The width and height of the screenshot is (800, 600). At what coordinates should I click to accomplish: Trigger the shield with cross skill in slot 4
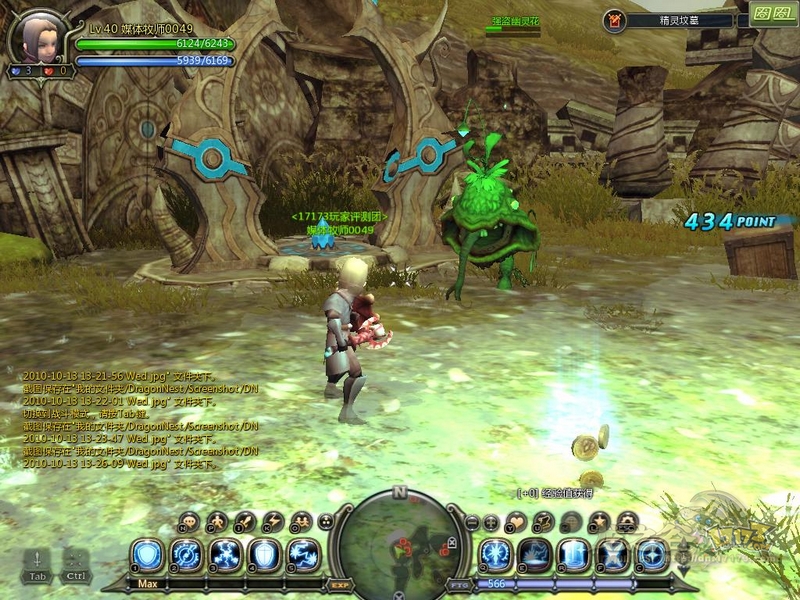264,555
